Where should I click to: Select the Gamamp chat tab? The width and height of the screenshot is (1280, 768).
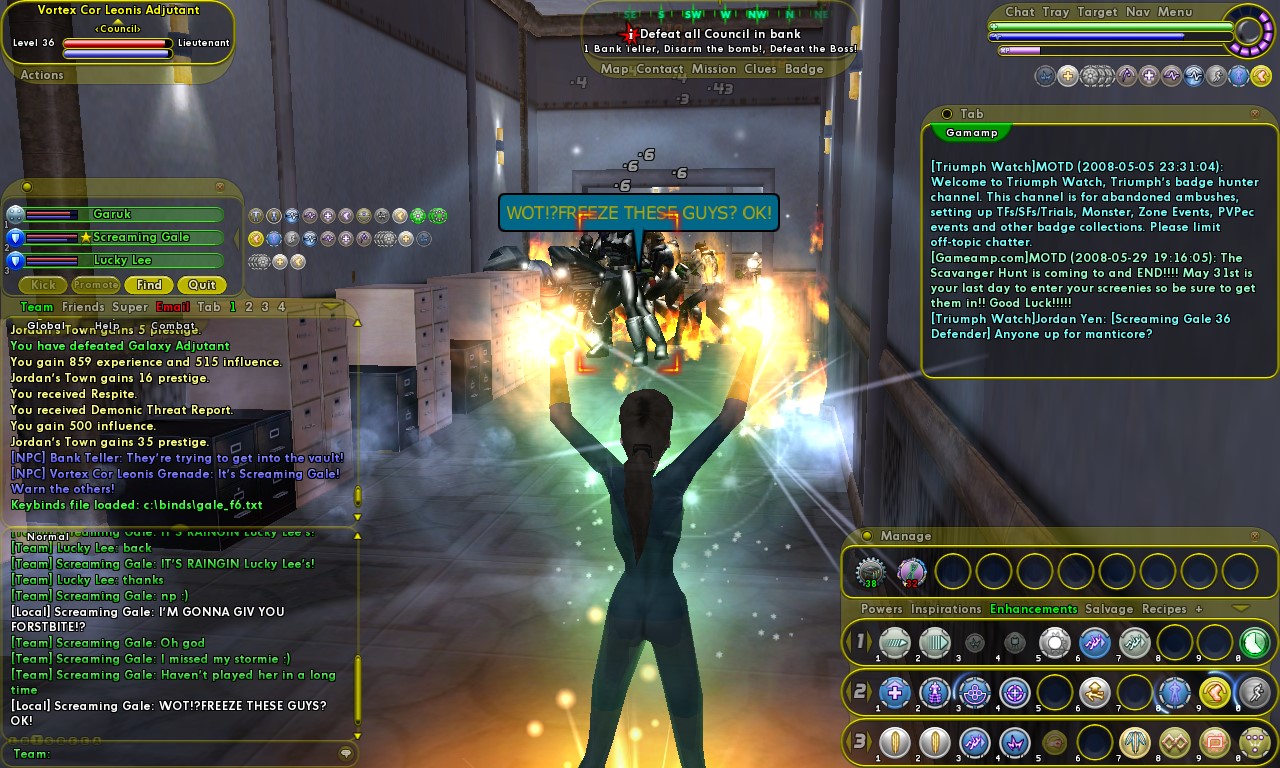click(971, 132)
